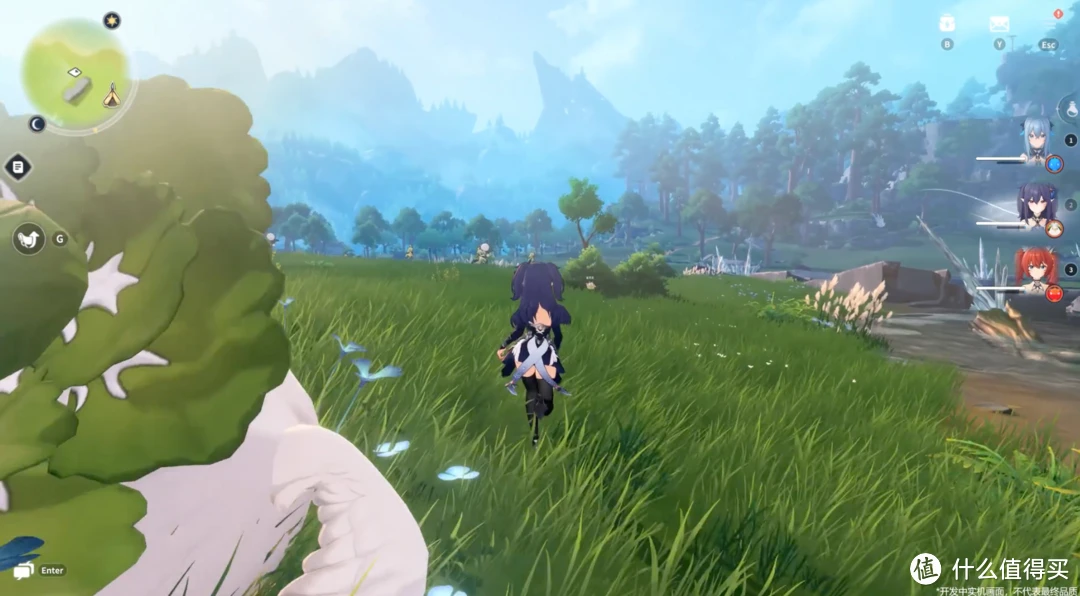The height and width of the screenshot is (596, 1080).
Task: Activate the bird mount icon
Action: pyautogui.click(x=28, y=238)
